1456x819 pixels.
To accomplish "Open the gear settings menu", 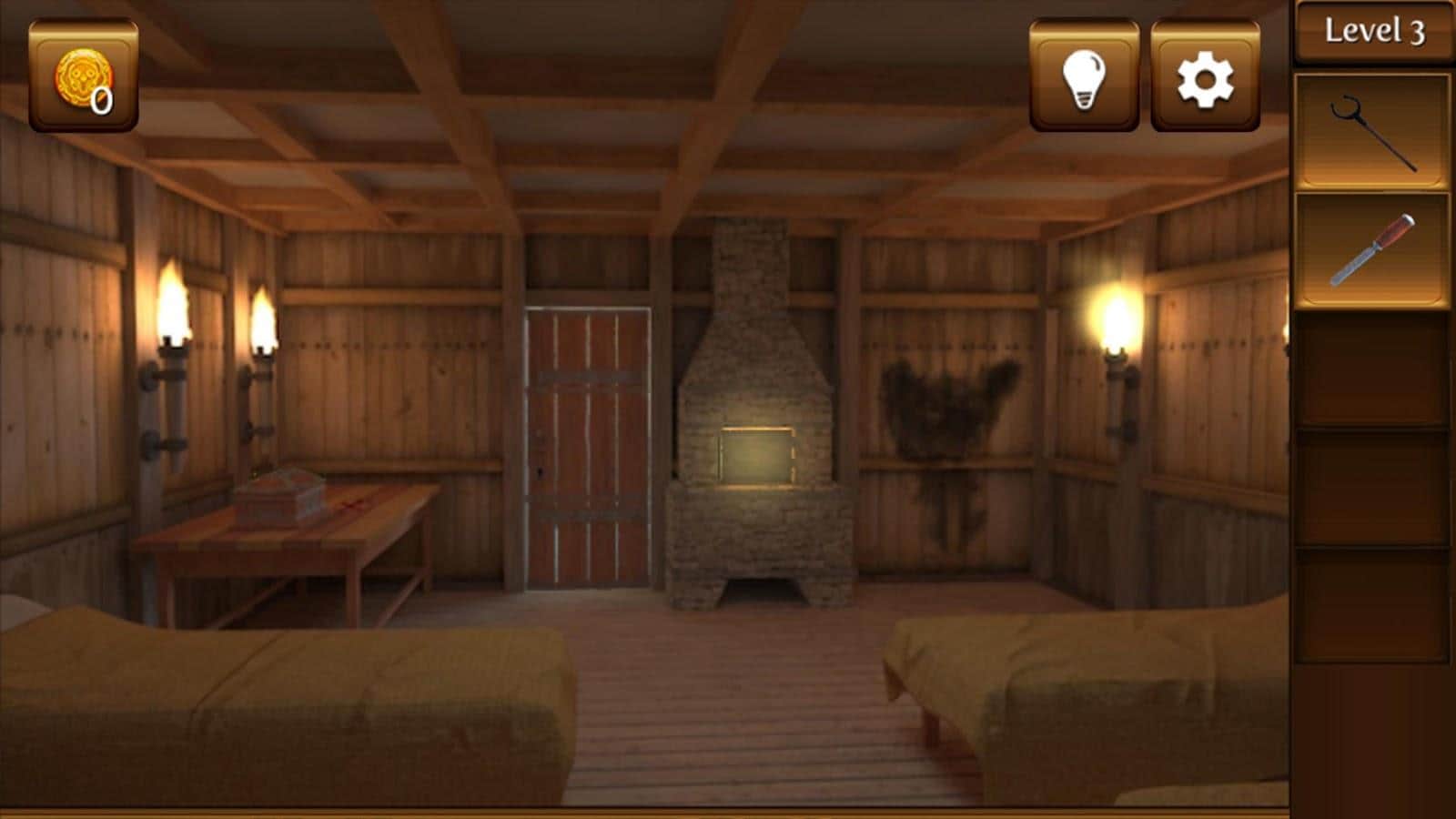I will tap(1205, 77).
